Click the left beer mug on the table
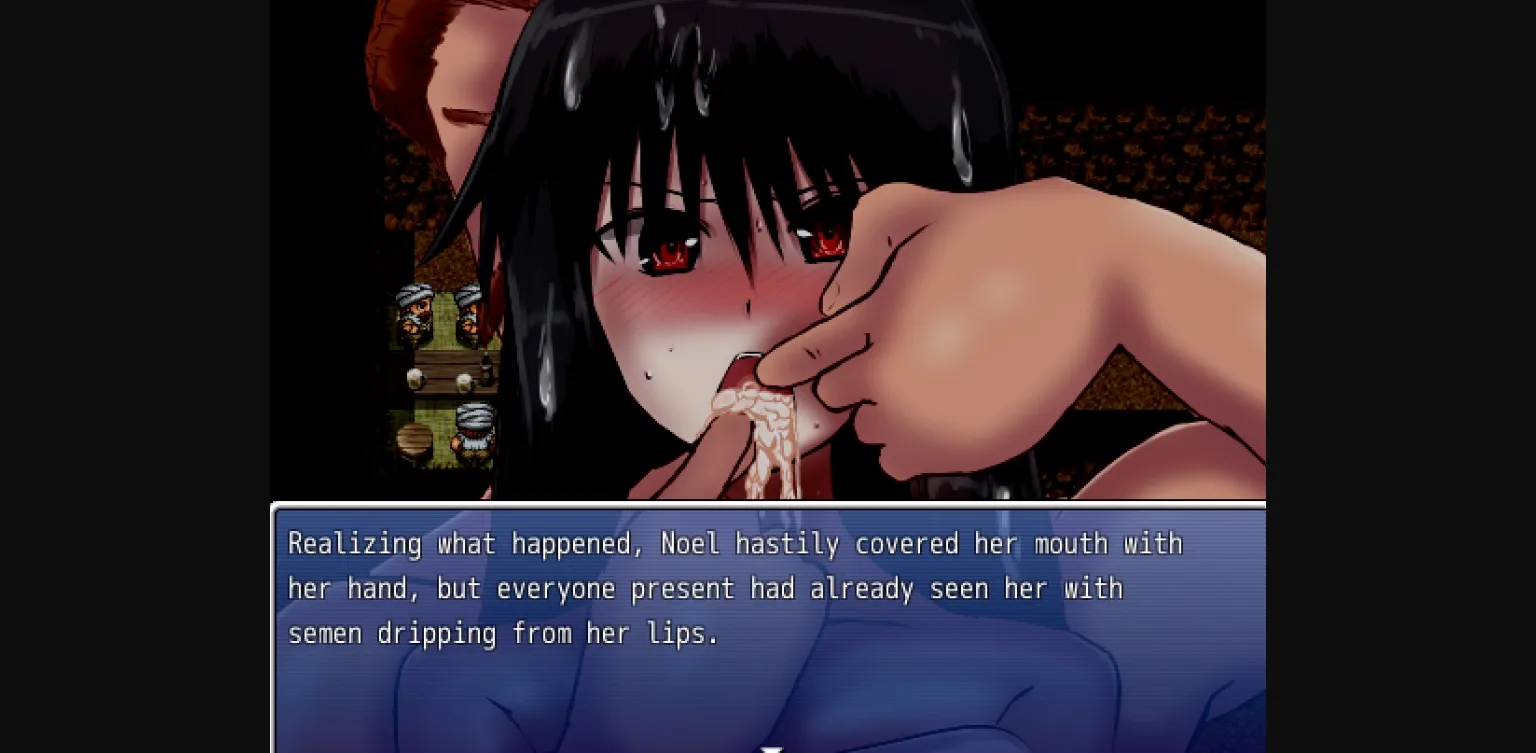The height and width of the screenshot is (753, 1536). [415, 380]
